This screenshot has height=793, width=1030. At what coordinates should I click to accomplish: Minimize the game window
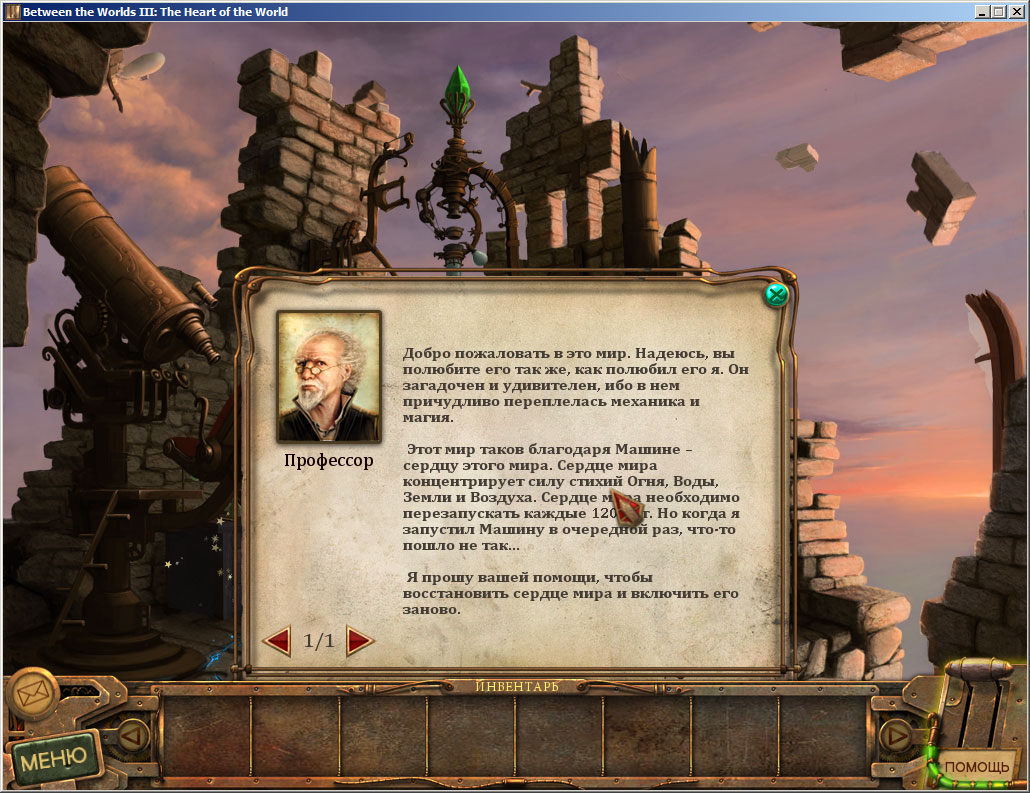click(984, 12)
